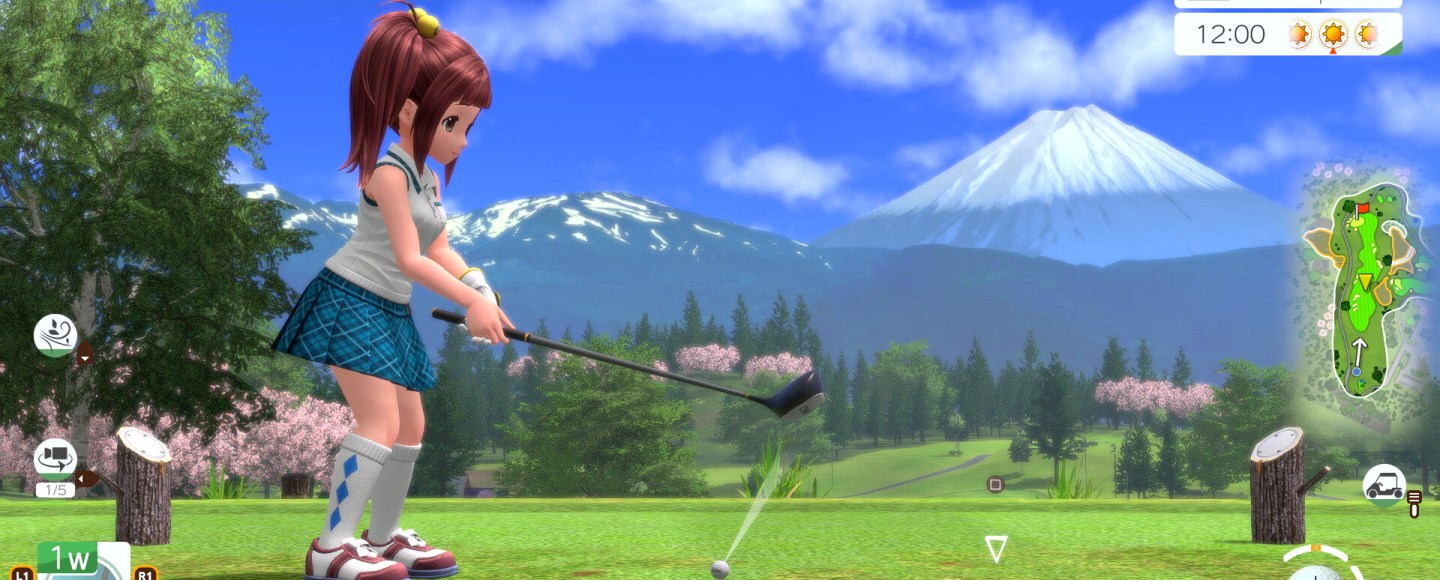Choose the right sun weather icon
The width and height of the screenshot is (1440, 580).
coord(1365,35)
